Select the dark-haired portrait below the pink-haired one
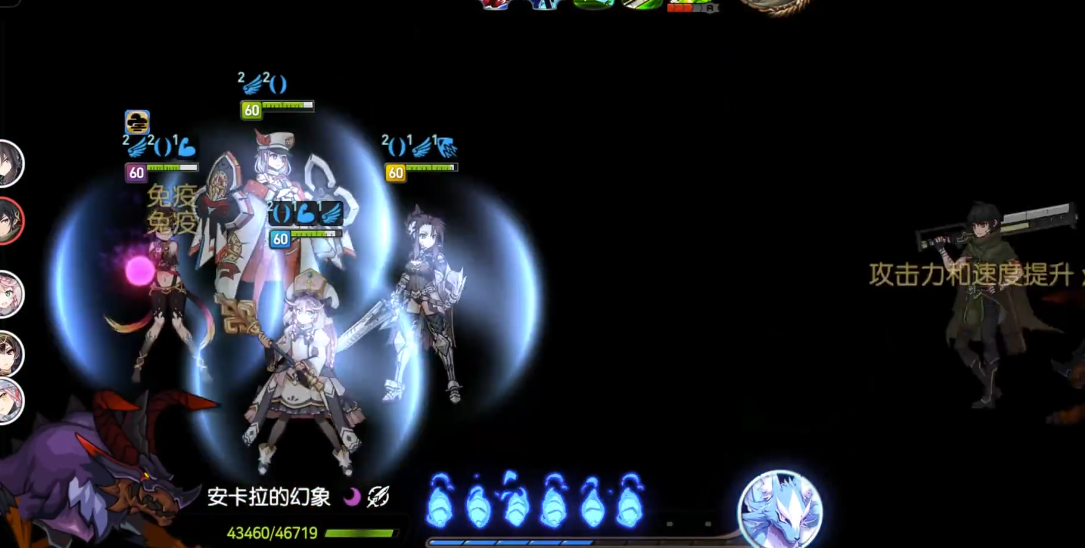Screen dimensions: 1085x548 8,353
